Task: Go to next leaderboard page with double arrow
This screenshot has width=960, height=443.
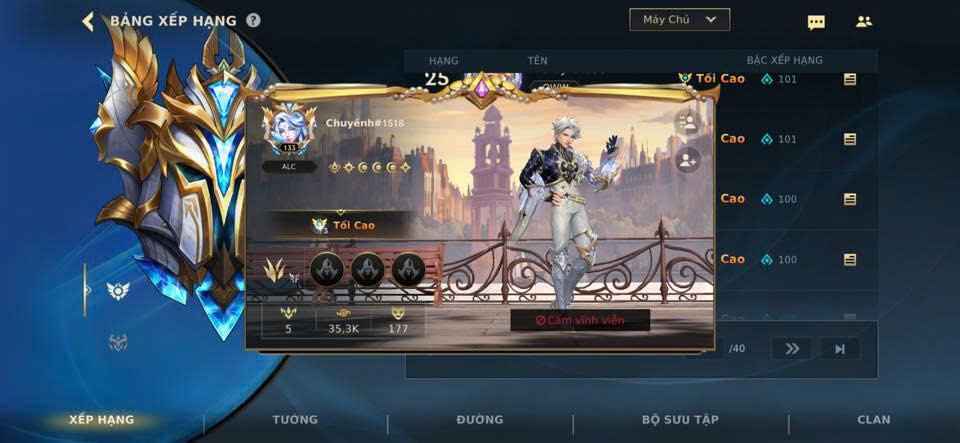Action: click(x=791, y=349)
